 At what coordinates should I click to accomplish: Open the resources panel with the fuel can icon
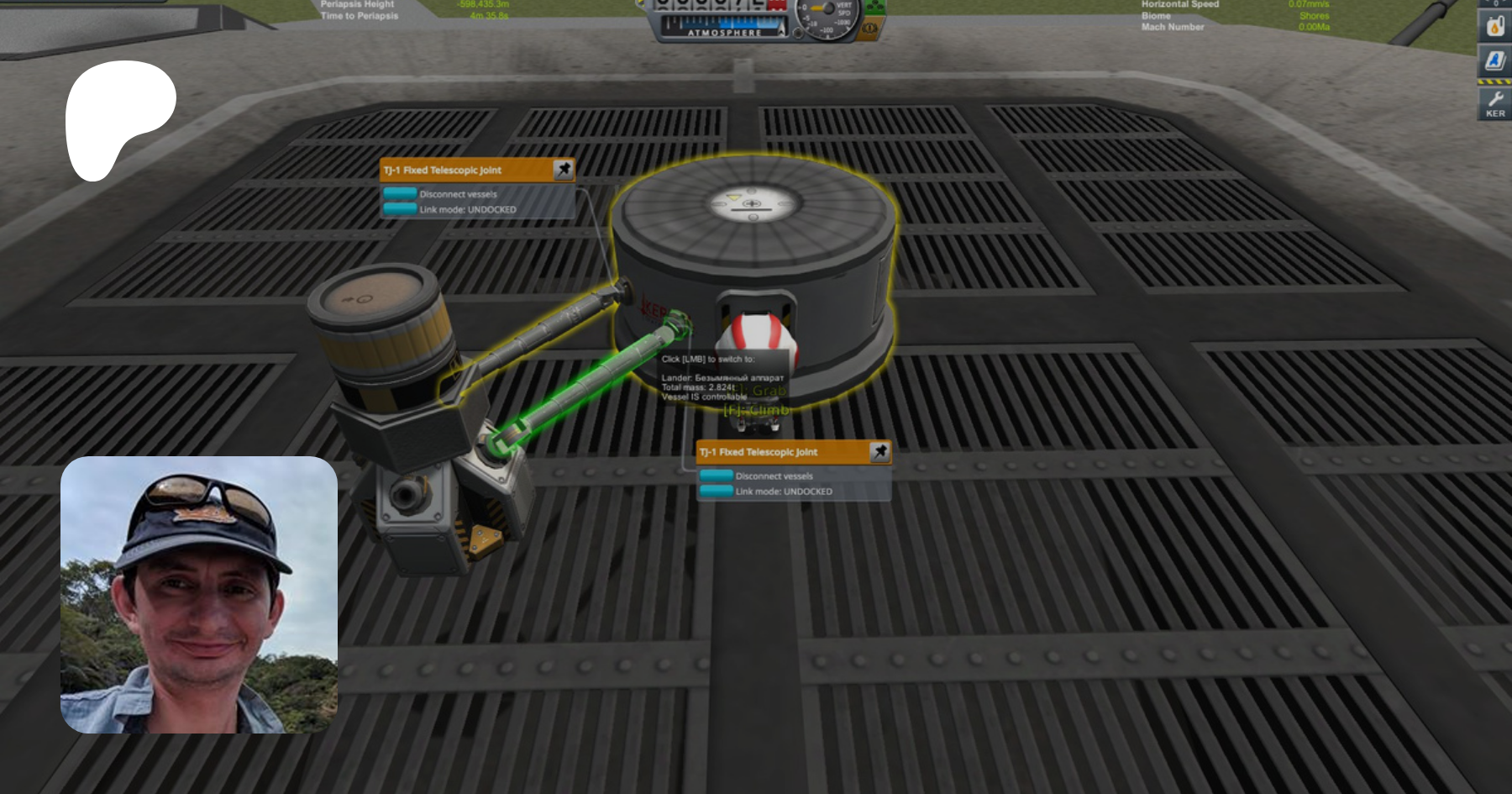1494,25
